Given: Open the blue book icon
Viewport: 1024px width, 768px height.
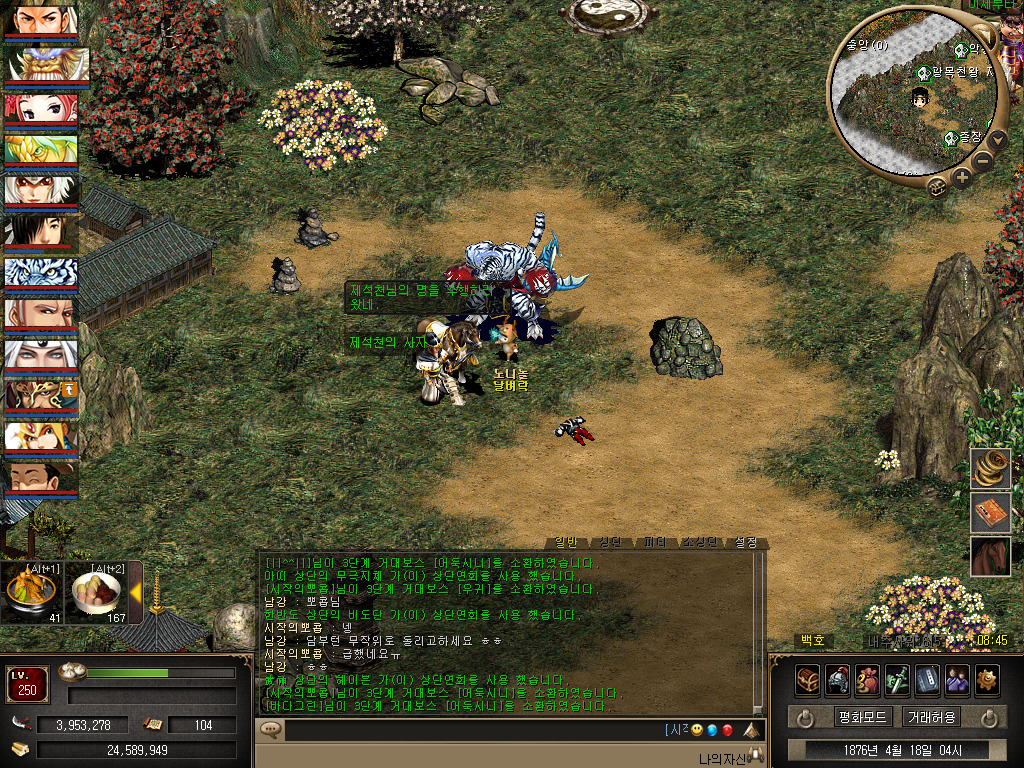Looking at the screenshot, I should pyautogui.click(x=927, y=680).
